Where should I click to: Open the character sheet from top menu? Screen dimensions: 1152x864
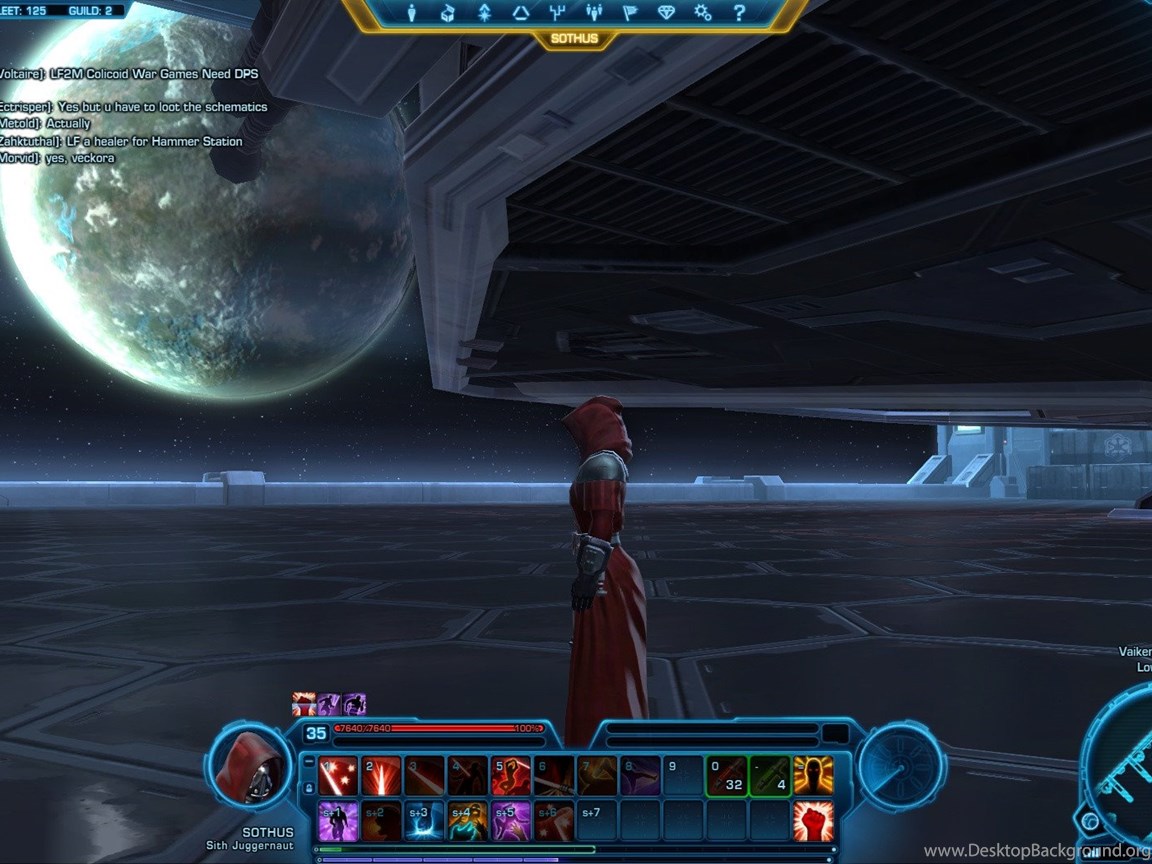coord(412,13)
